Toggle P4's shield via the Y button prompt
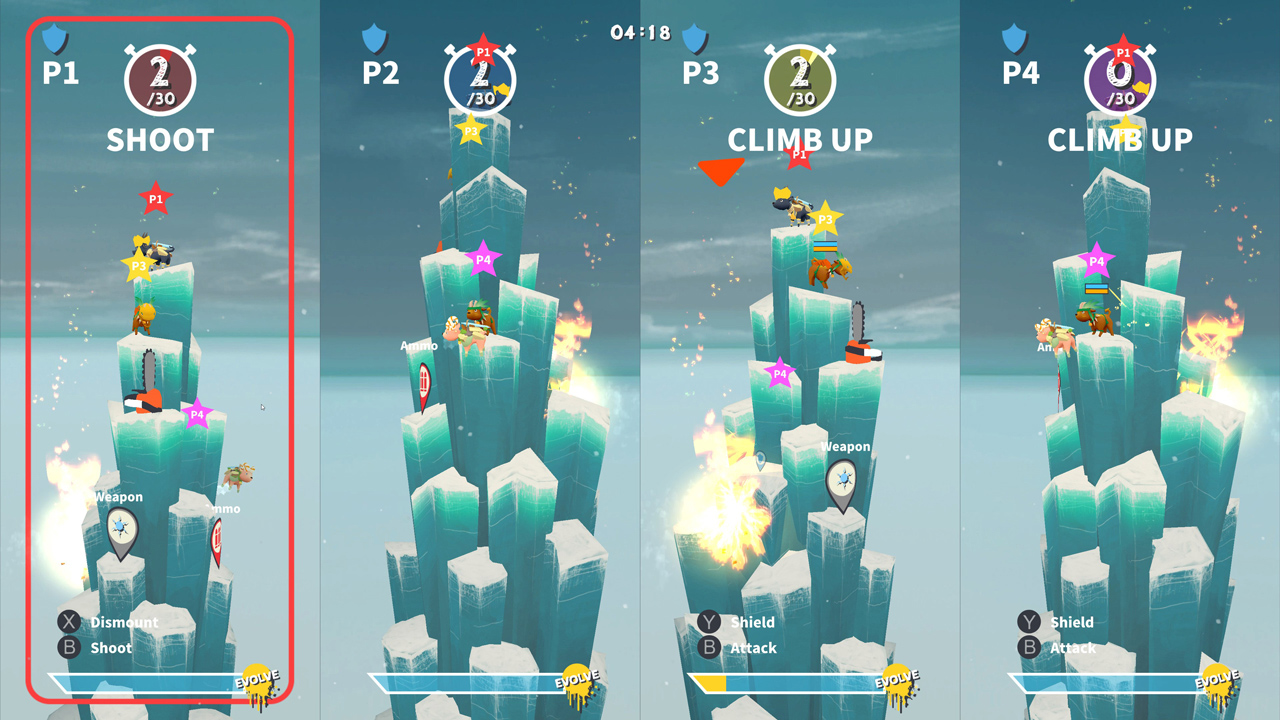The height and width of the screenshot is (720, 1280). pyautogui.click(x=1028, y=622)
